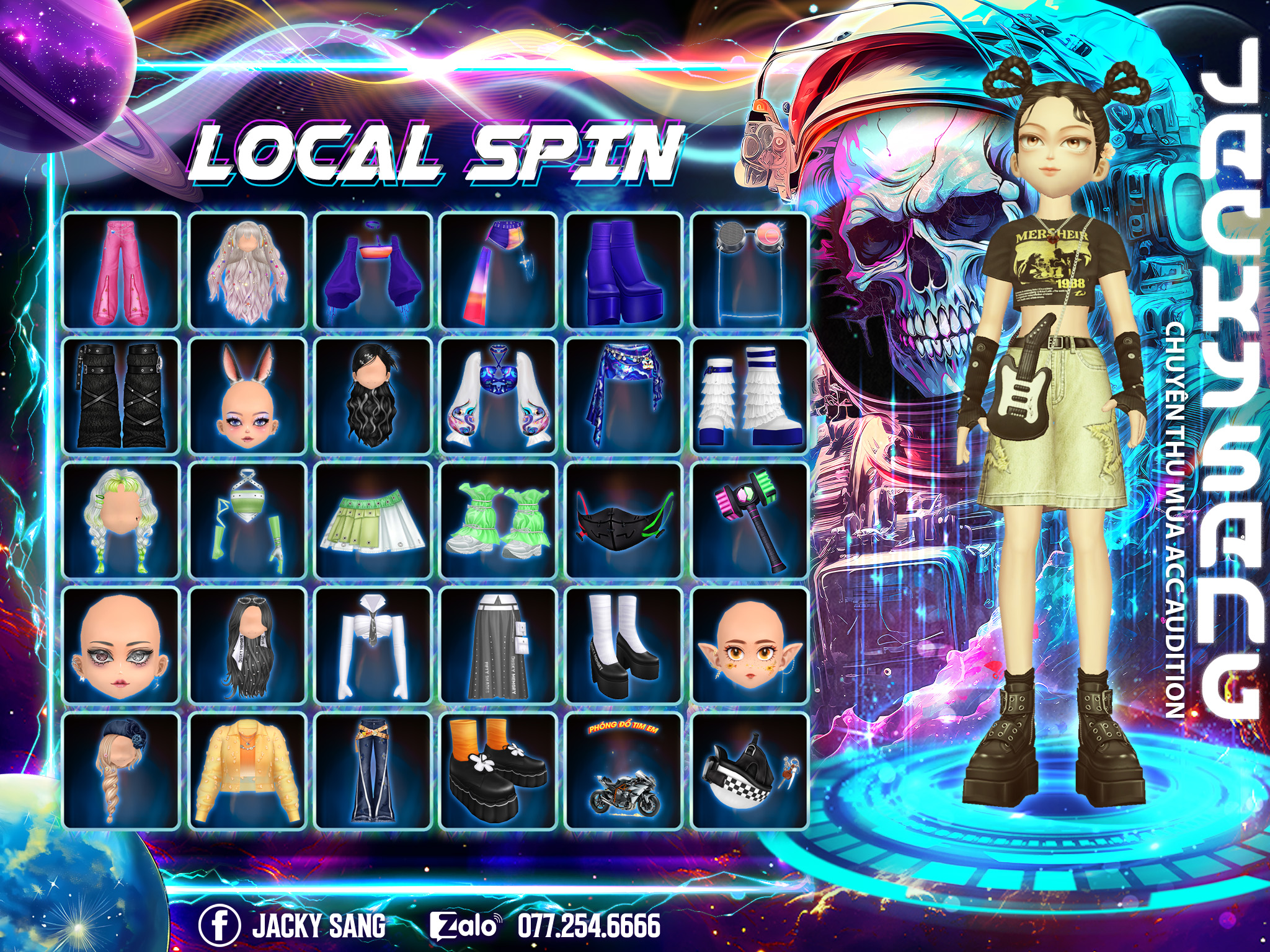Screen dimensions: 1270x952
Task: Click the Zalo contact logo
Action: [x=465, y=926]
